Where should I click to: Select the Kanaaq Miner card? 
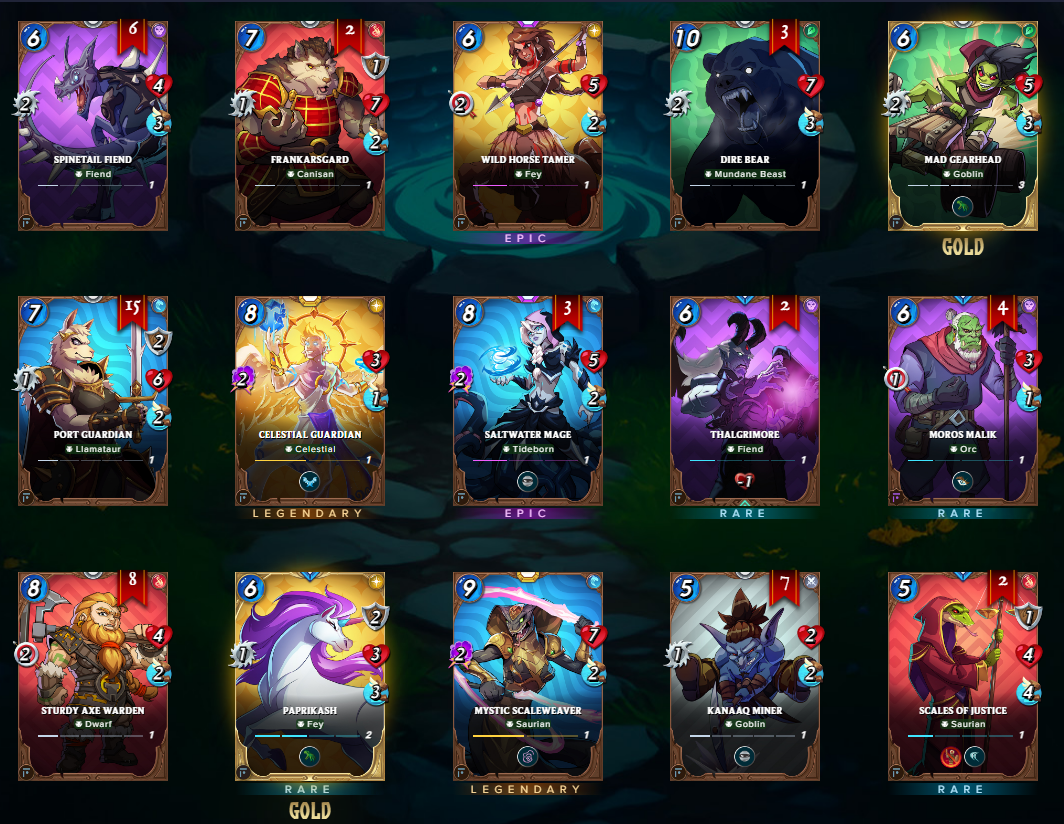[745, 676]
